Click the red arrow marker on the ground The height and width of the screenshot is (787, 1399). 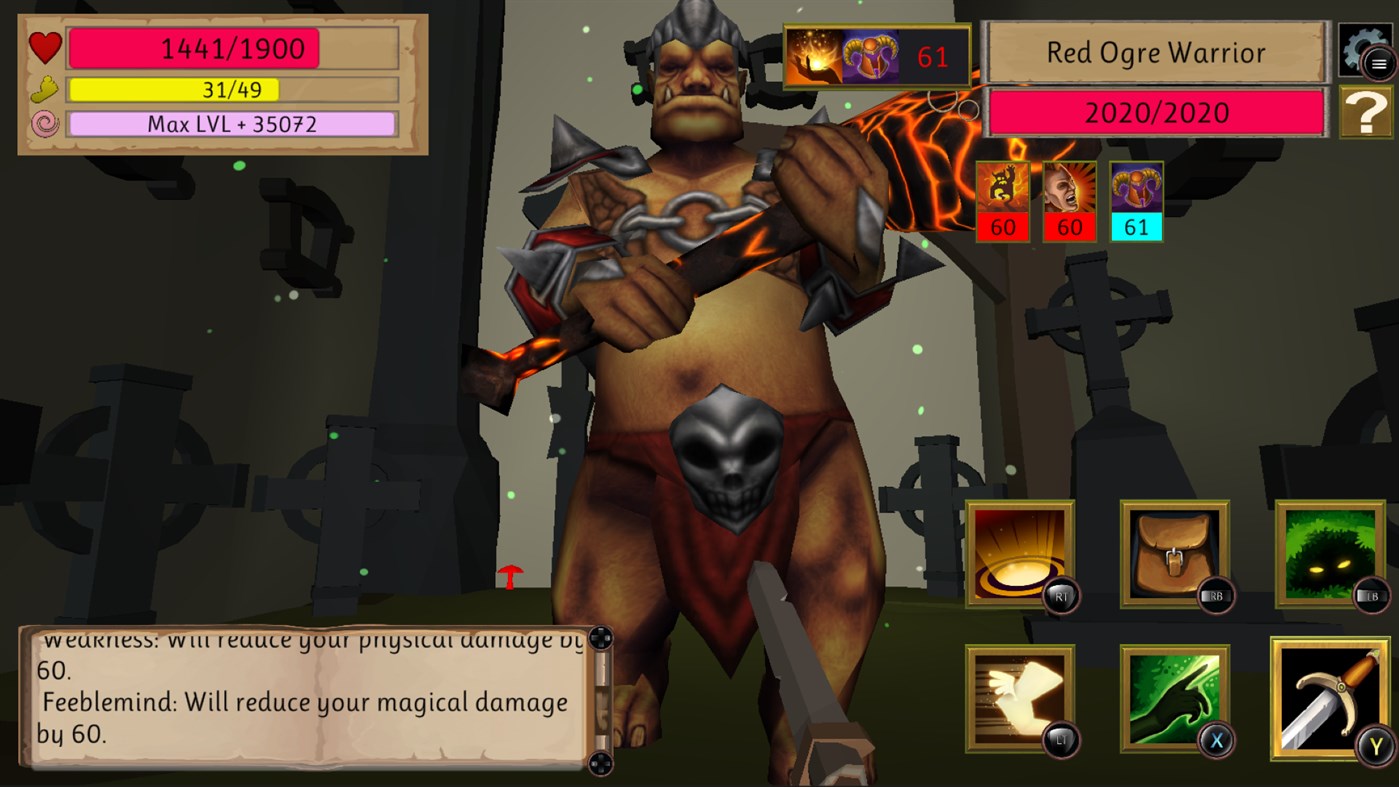(511, 577)
